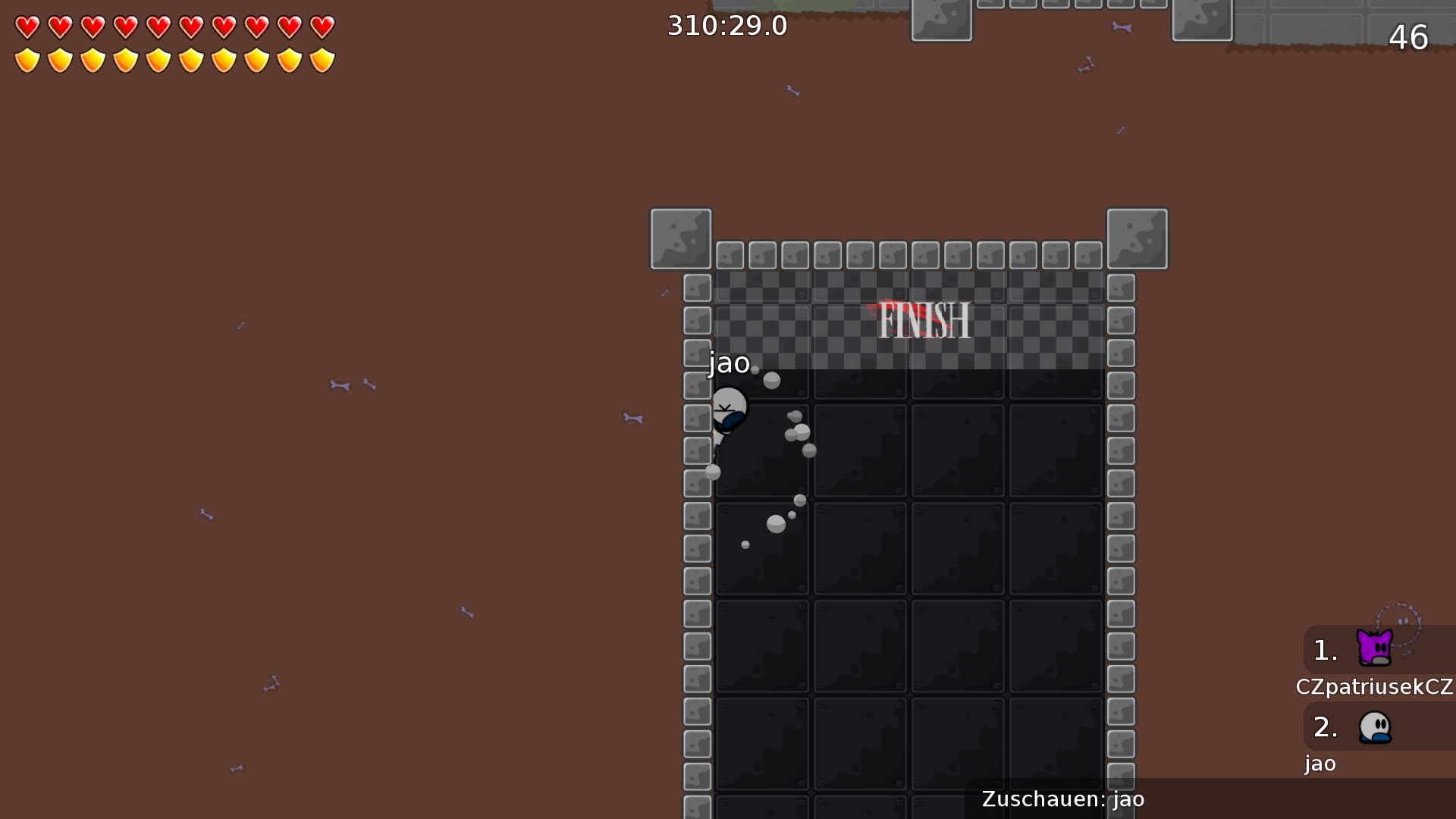Open details for rank 1 on the scoreboard

click(1324, 649)
